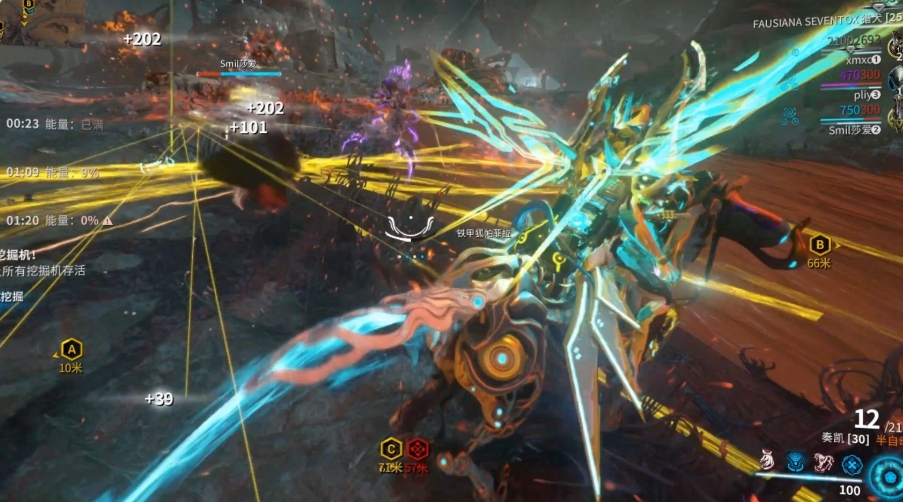The image size is (903, 502).
Task: Click the excavator A waypoint marker
Action: 71,350
